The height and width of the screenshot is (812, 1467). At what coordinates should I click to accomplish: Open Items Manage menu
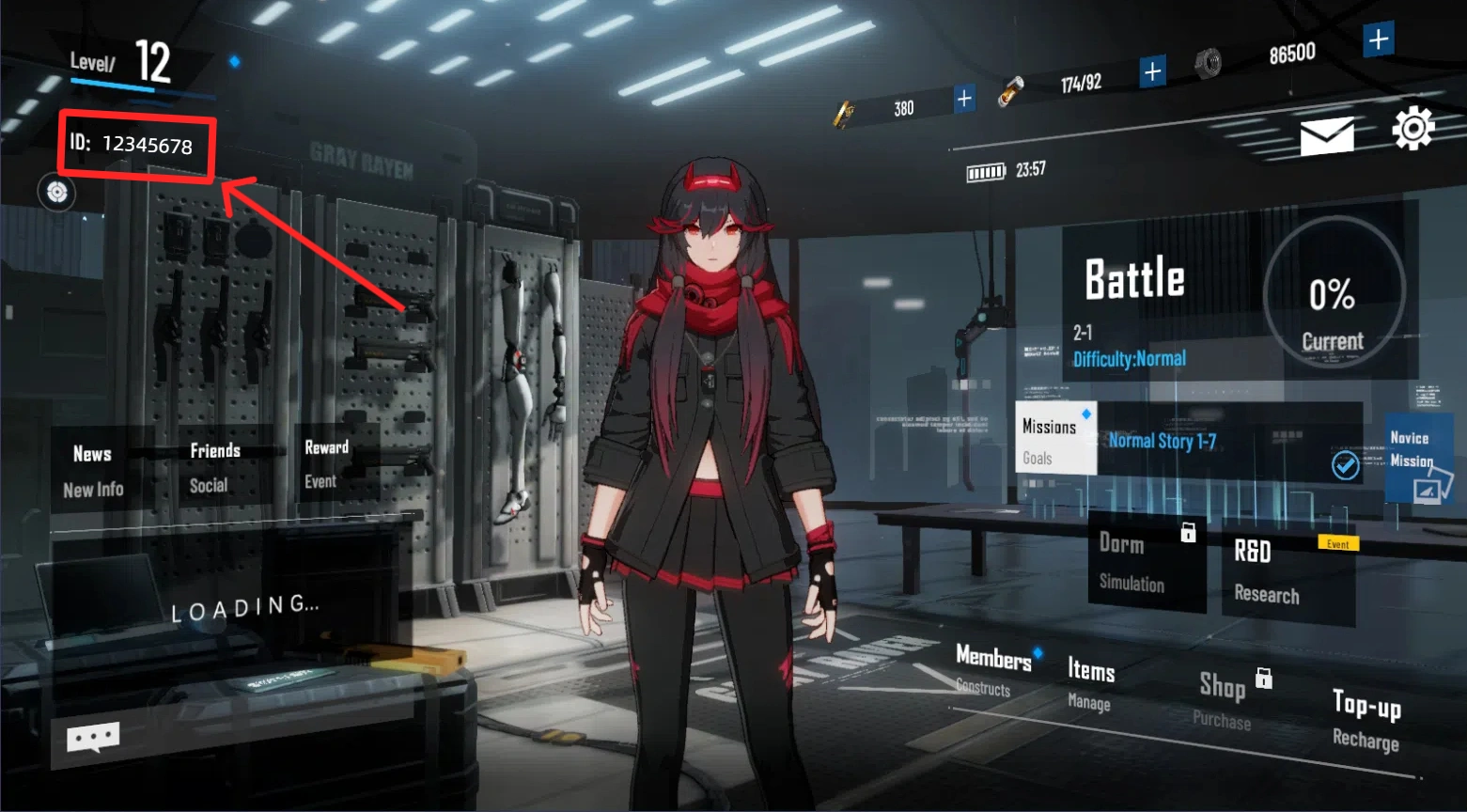click(x=1091, y=683)
